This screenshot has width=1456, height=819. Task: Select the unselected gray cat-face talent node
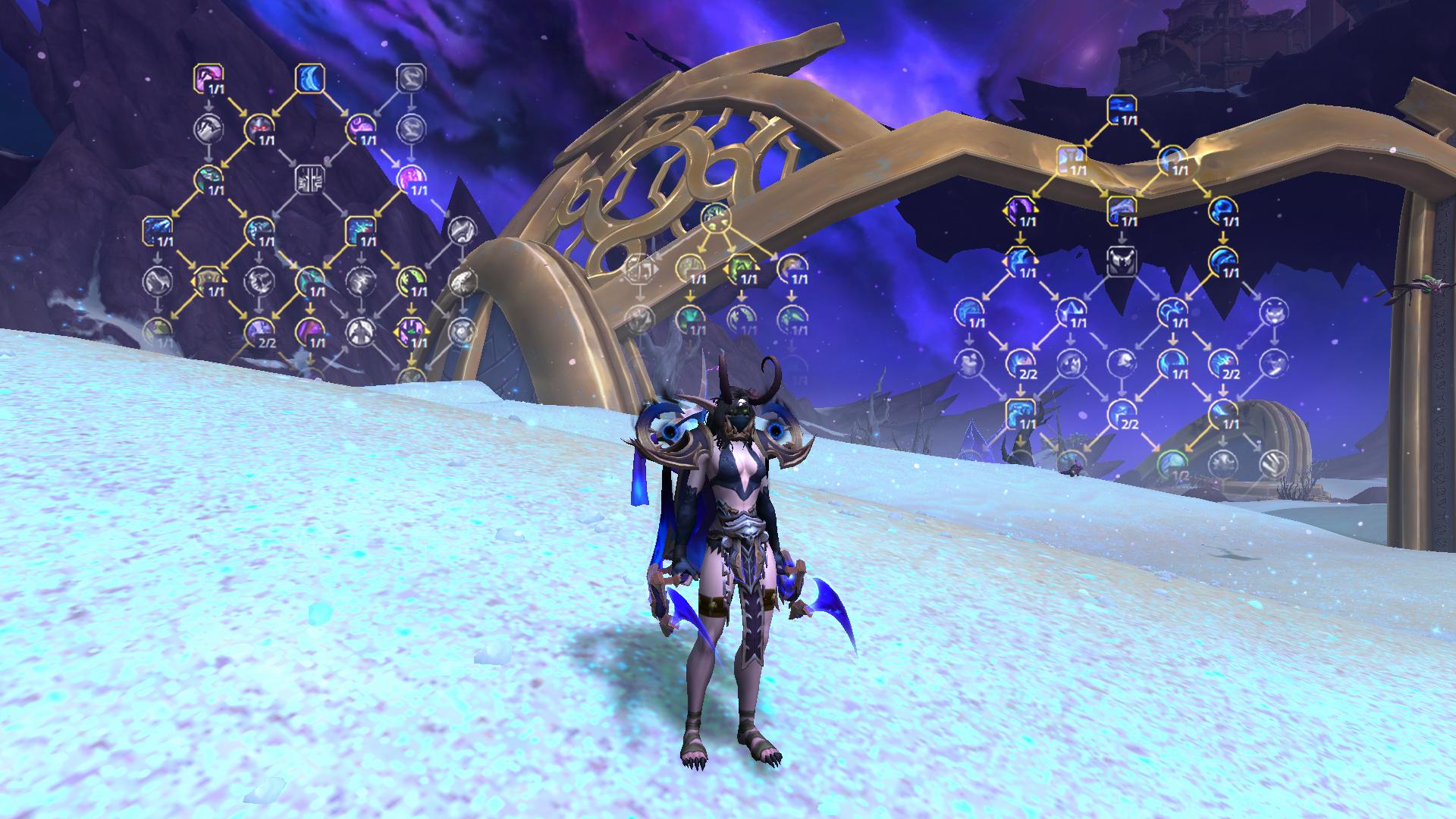point(1273,312)
